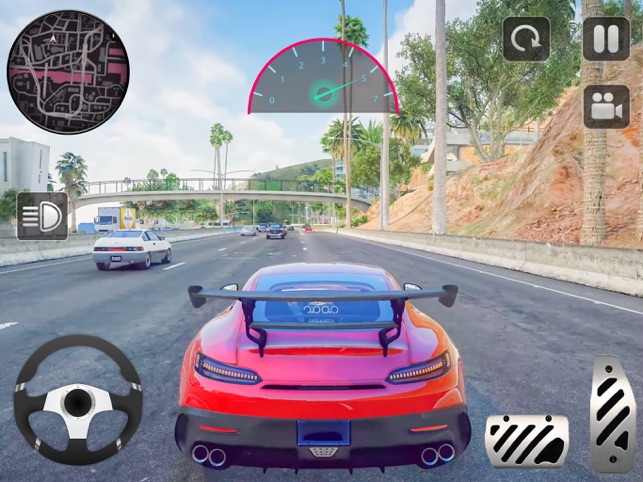Image resolution: width=643 pixels, height=482 pixels.
Task: Grab the steering wheel control
Action: [x=78, y=399]
